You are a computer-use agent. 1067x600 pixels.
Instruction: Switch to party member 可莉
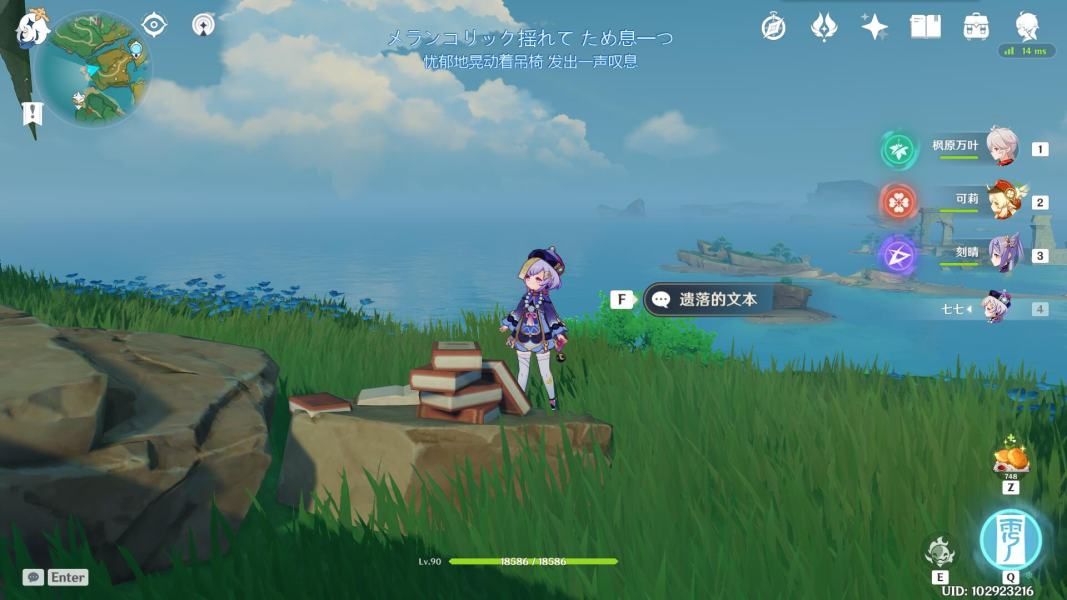pyautogui.click(x=1004, y=200)
